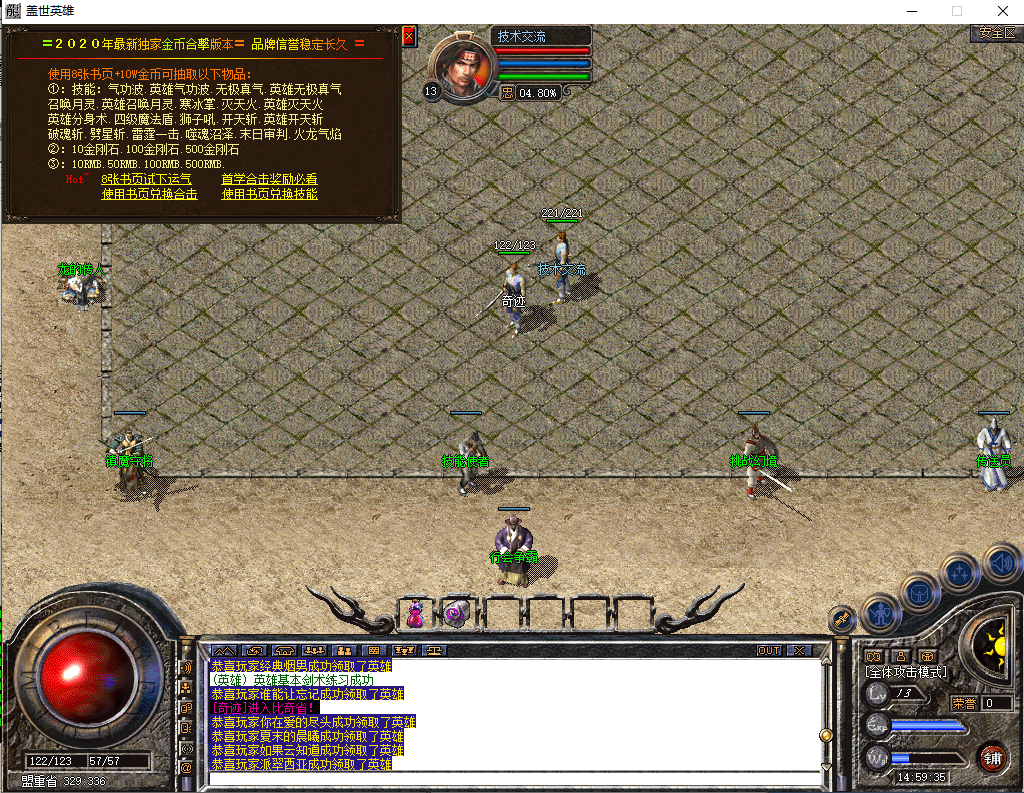Click the chat scrollbar yellow handle
This screenshot has height=793, width=1024.
[x=826, y=735]
